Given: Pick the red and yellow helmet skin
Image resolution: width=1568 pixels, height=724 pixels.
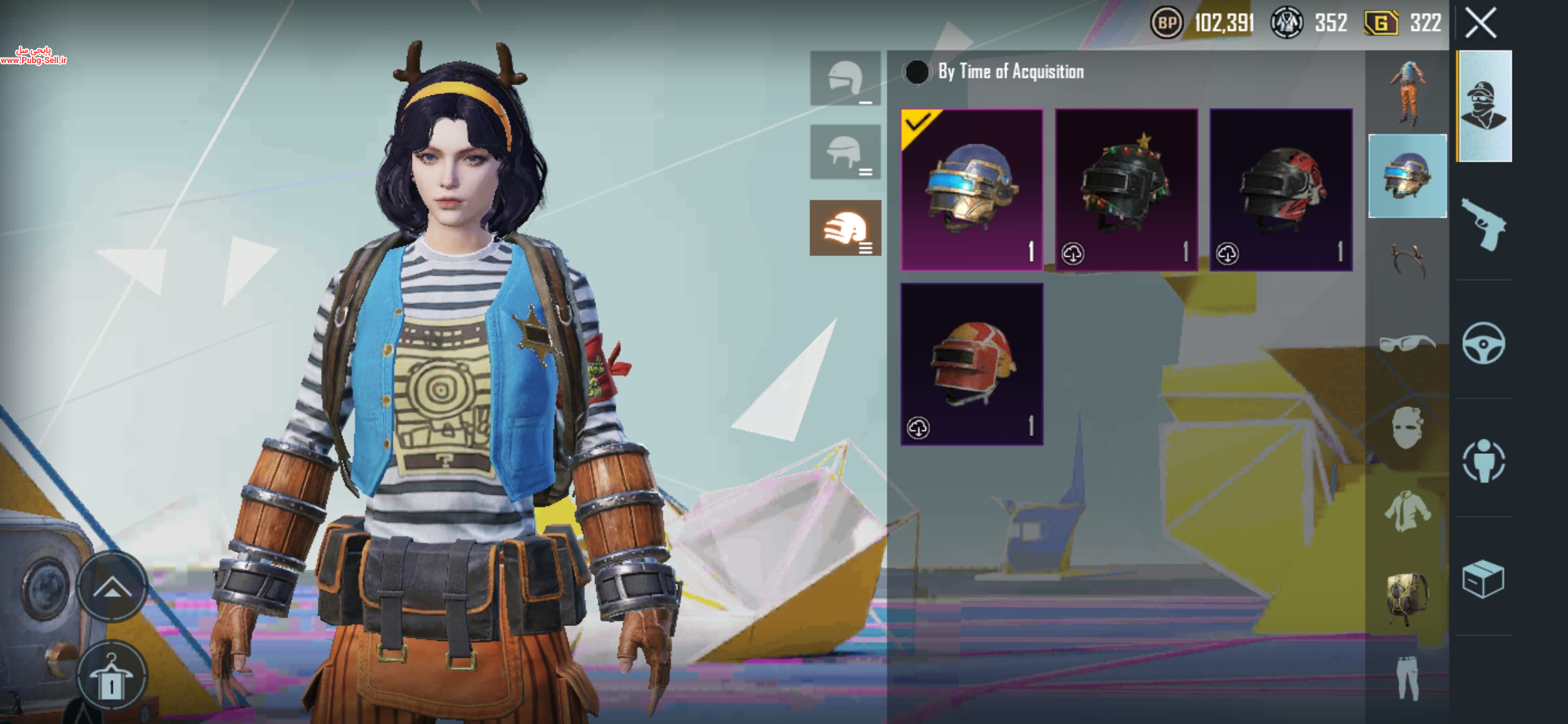Looking at the screenshot, I should pos(972,364).
